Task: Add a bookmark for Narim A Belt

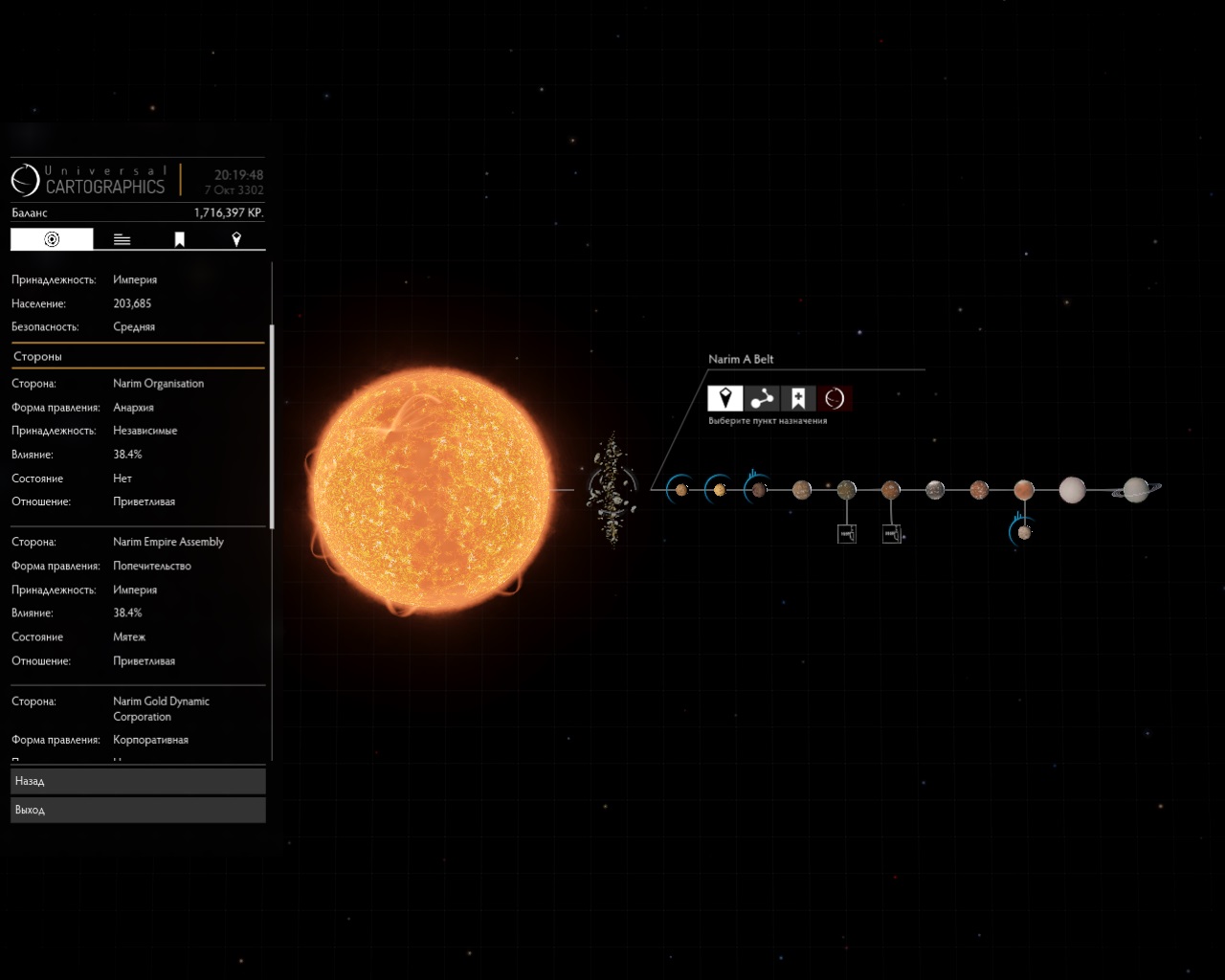Action: [798, 398]
